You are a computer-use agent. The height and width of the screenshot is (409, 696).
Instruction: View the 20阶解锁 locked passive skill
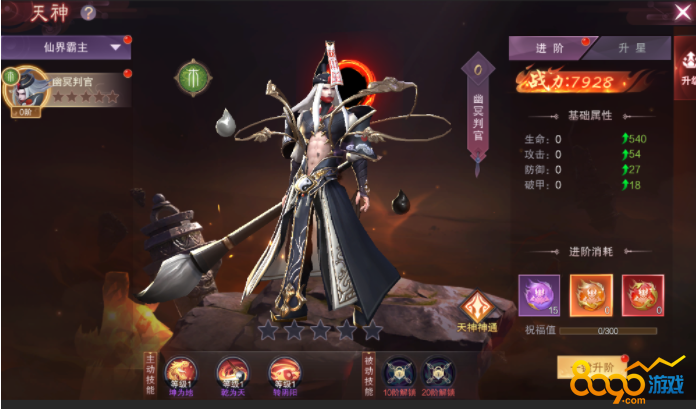tap(441, 373)
